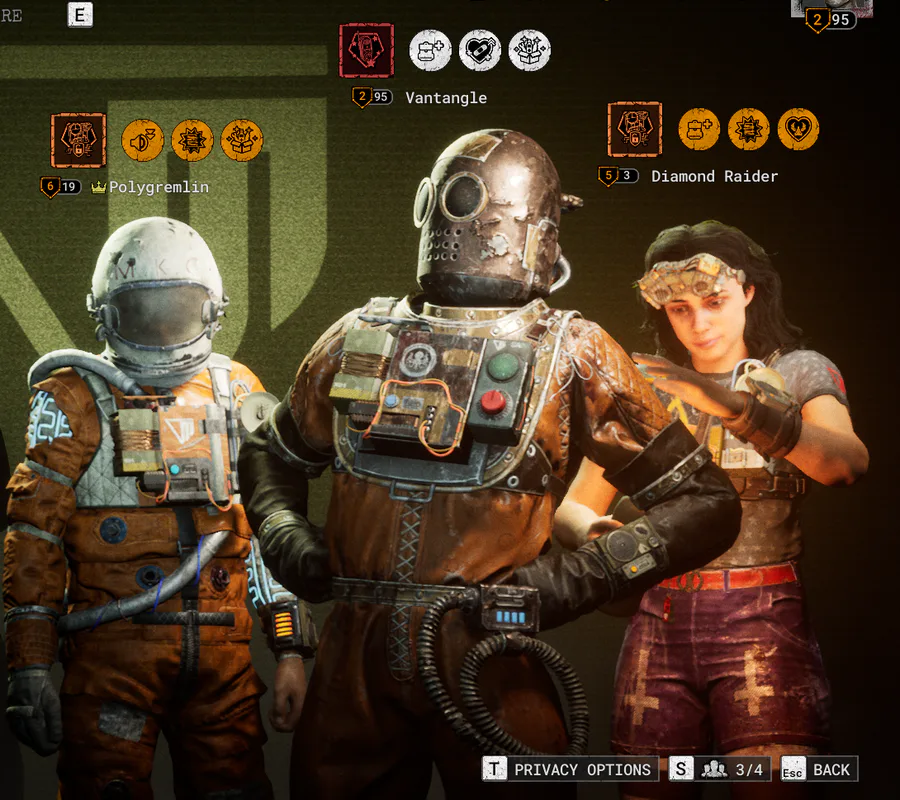Click the Polygremlin player name

coord(158,187)
